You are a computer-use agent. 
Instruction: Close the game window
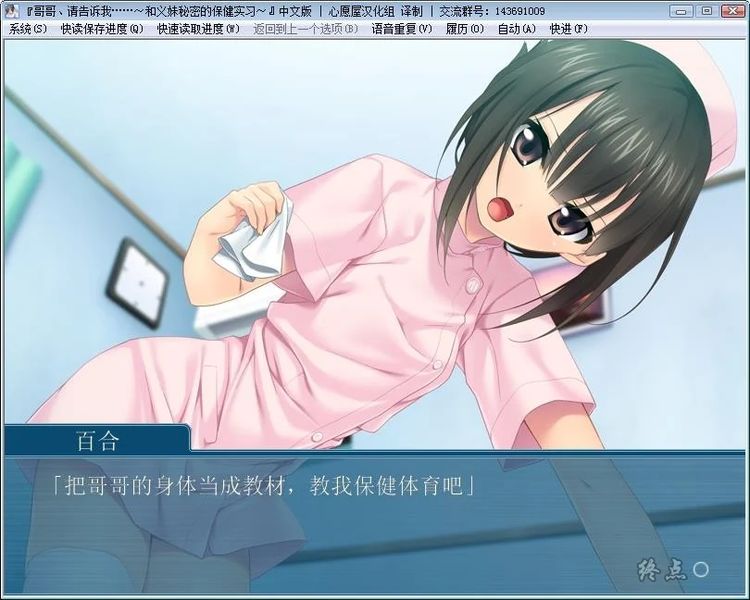coord(731,10)
